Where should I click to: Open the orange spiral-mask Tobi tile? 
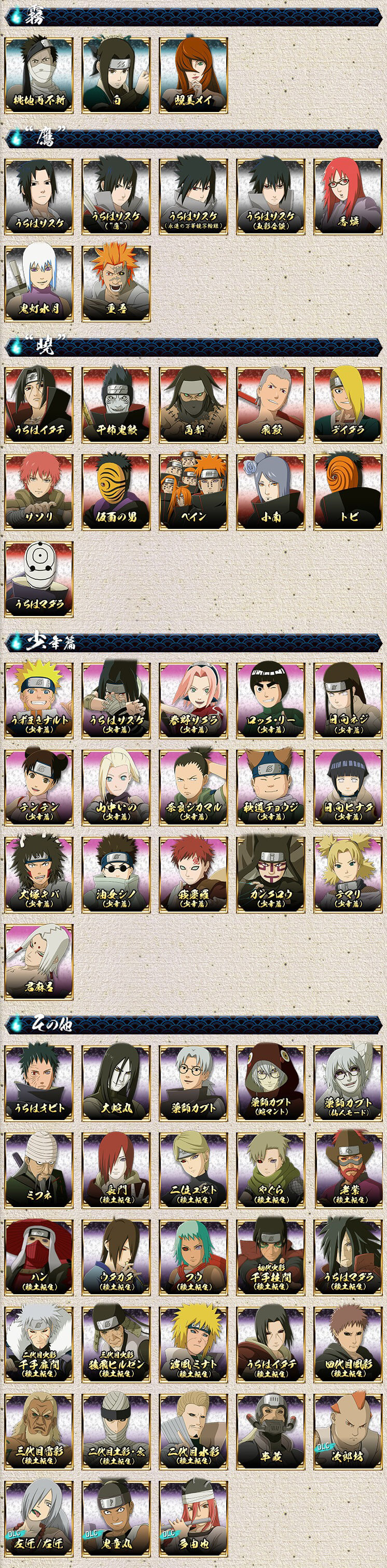tap(348, 491)
